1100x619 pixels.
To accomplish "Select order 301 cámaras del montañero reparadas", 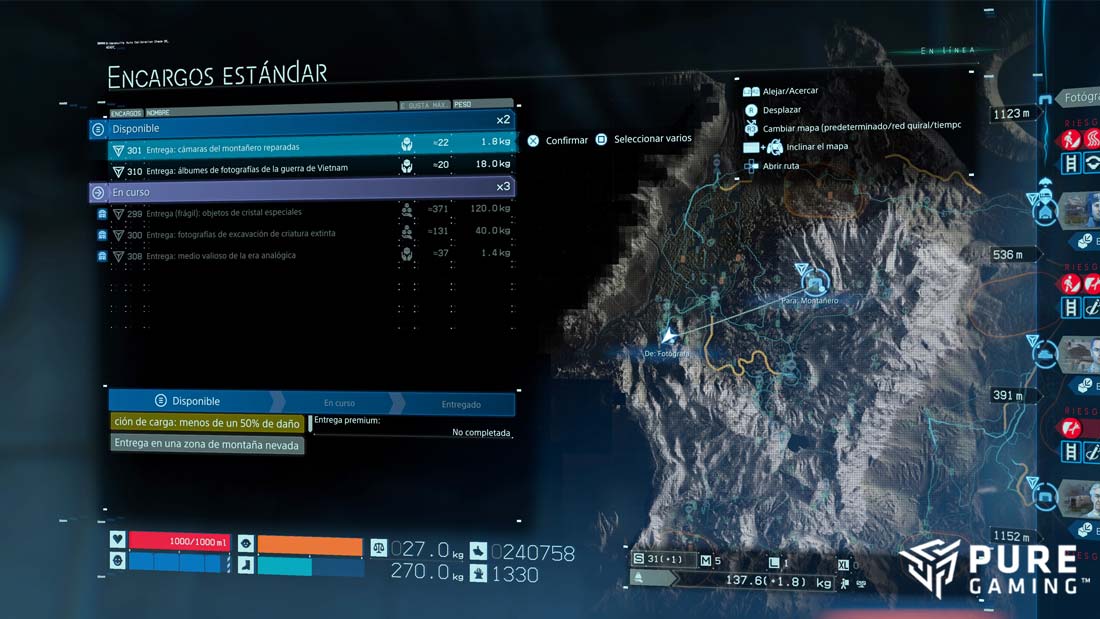I will point(300,148).
